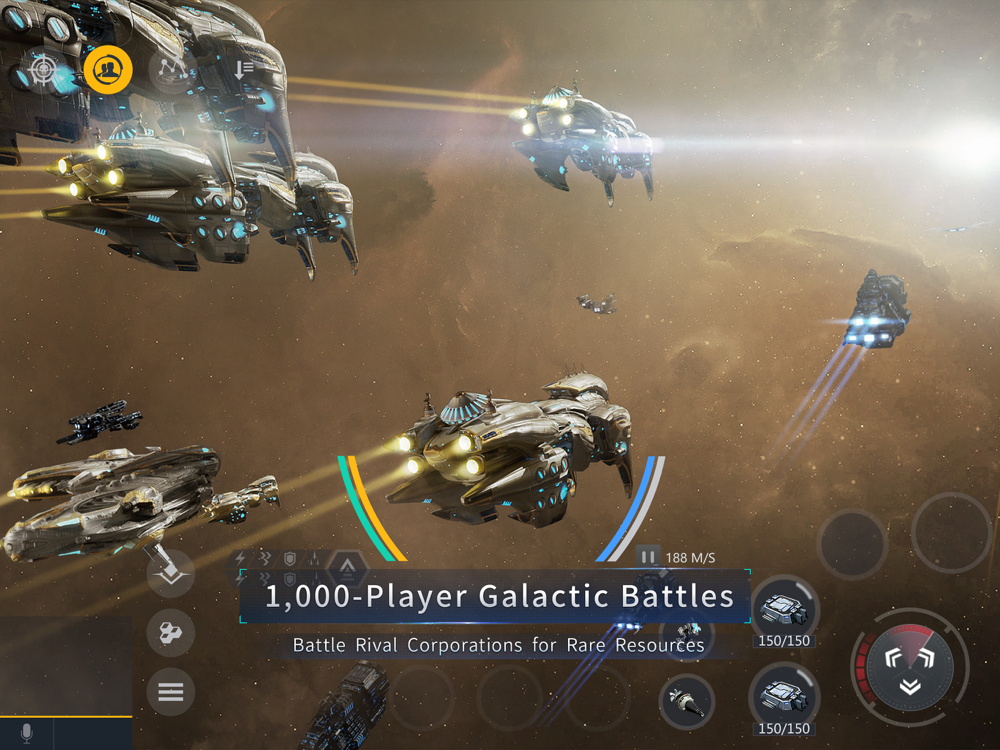This screenshot has width=1000, height=750.
Task: Toggle the yellow fleet members icon
Action: click(x=108, y=70)
